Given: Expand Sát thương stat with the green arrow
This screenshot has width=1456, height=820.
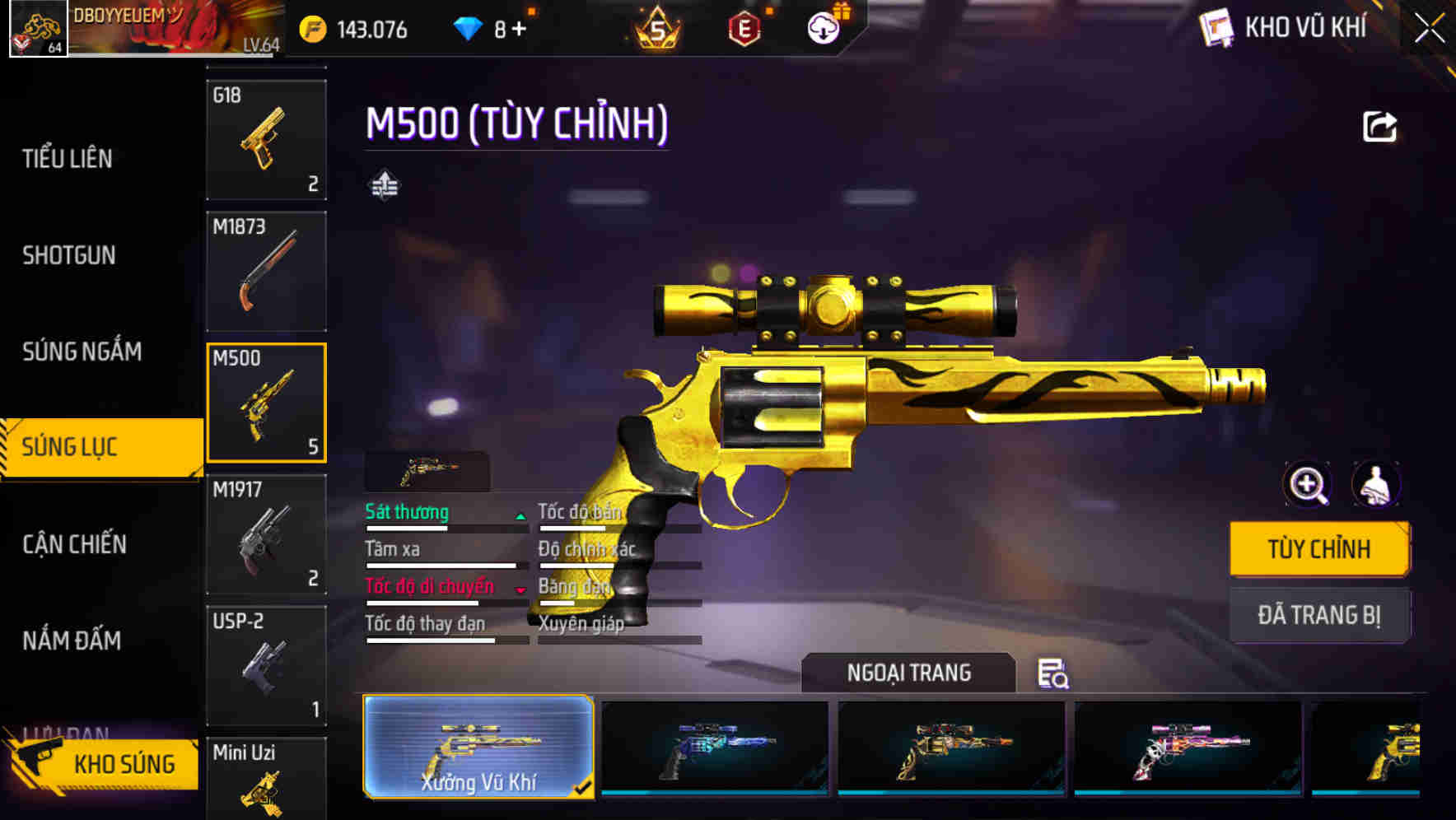Looking at the screenshot, I should (520, 515).
